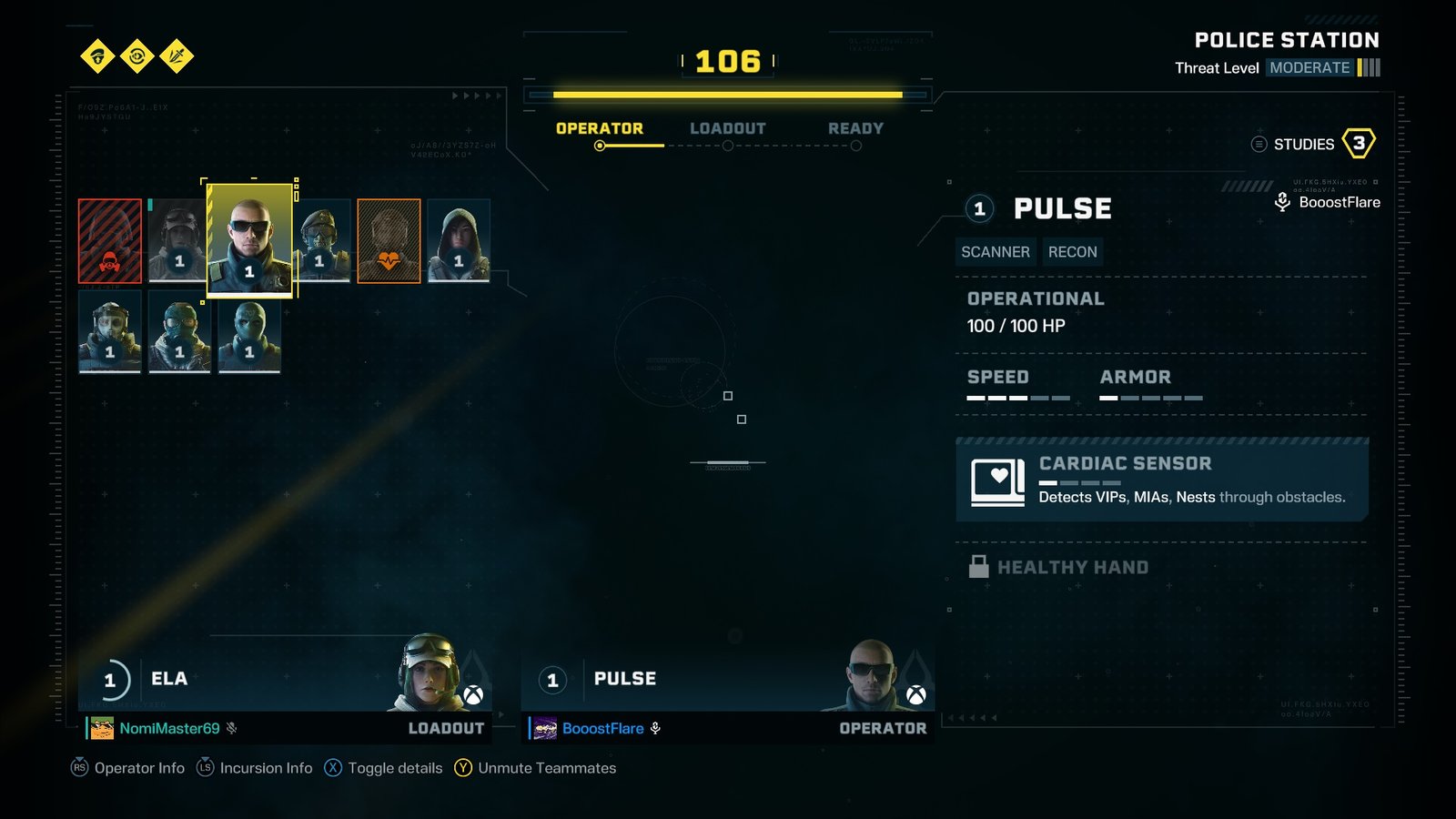View the Cardiac Sensor ability panel
Image resolution: width=1456 pixels, height=819 pixels.
pos(1162,480)
